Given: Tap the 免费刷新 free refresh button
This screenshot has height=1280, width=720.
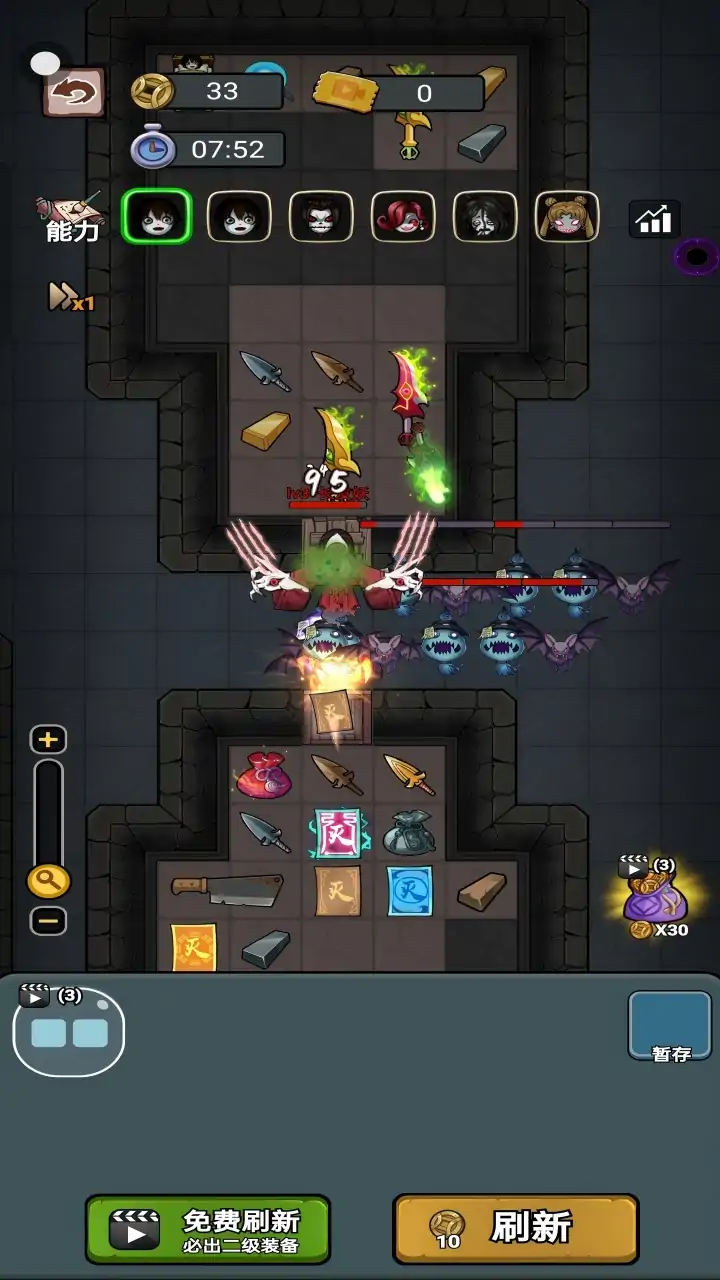Looking at the screenshot, I should click(208, 1229).
